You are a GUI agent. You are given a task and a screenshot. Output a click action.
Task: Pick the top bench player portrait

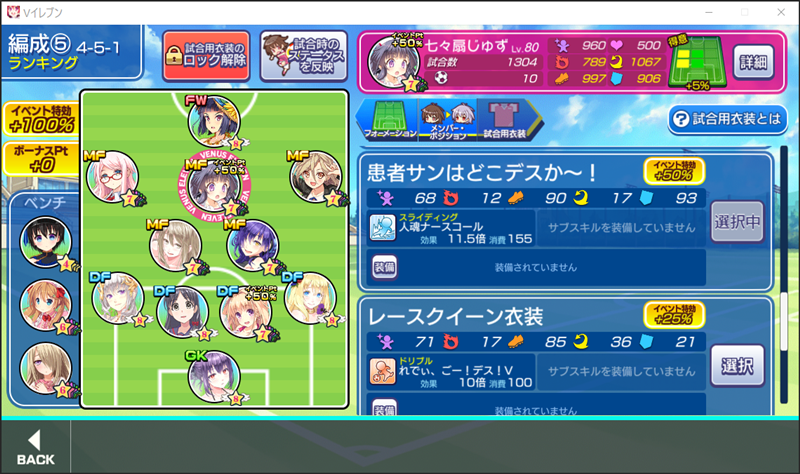pyautogui.click(x=44, y=244)
